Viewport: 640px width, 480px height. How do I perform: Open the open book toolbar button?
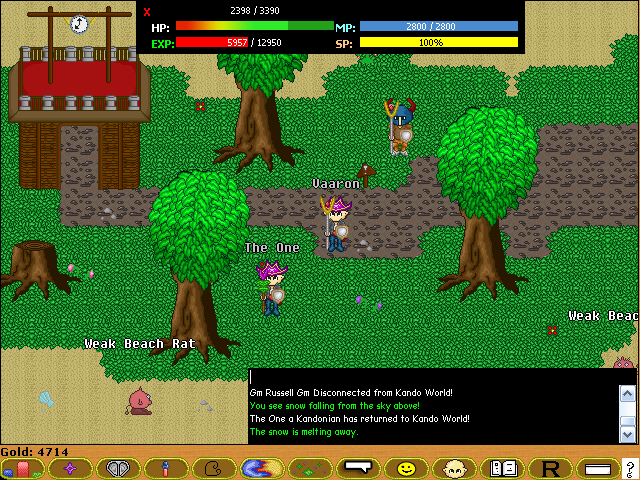tap(502, 468)
